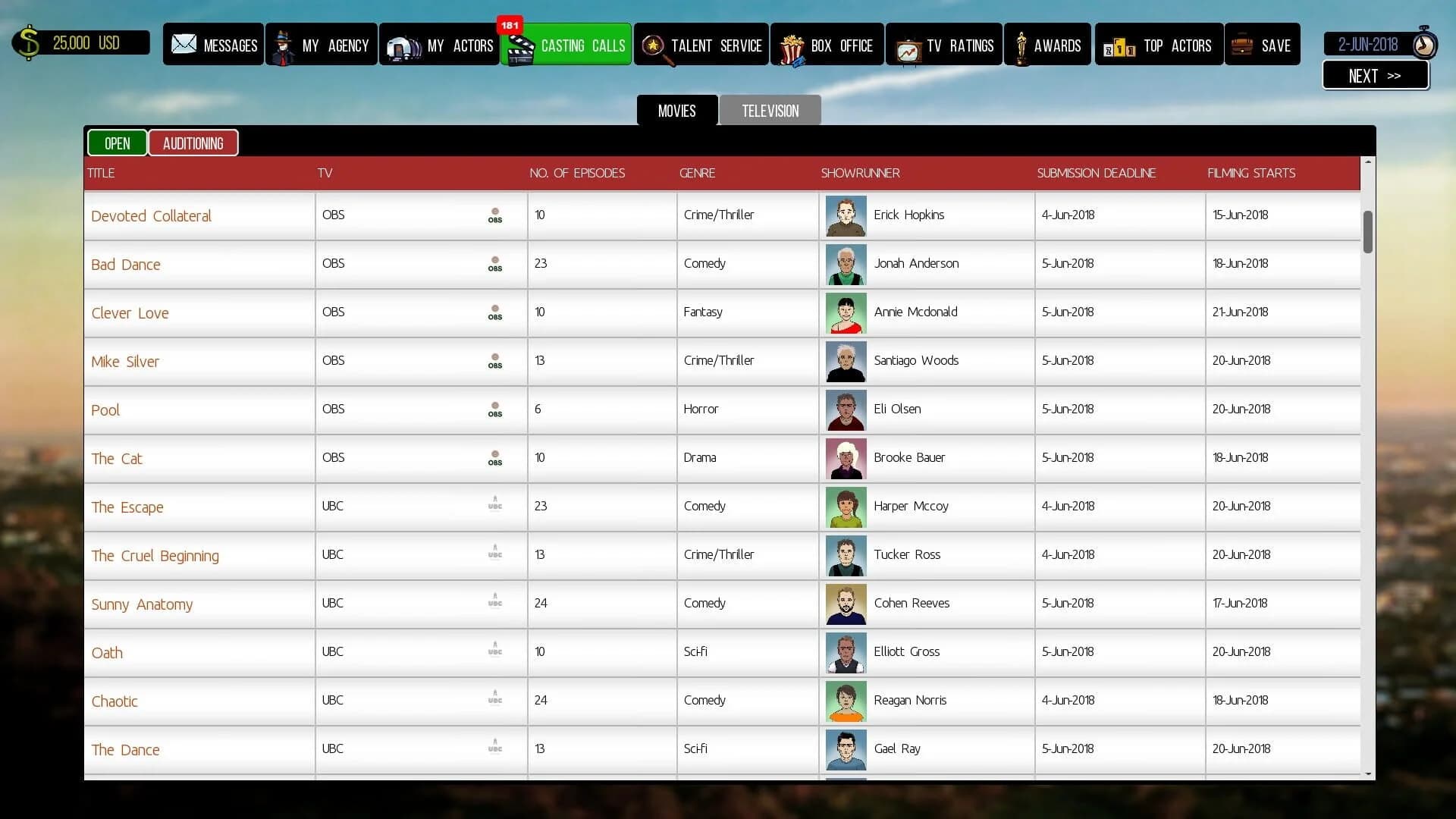Click the Casting Calls clapperboard icon
The height and width of the screenshot is (819, 1456).
(522, 44)
